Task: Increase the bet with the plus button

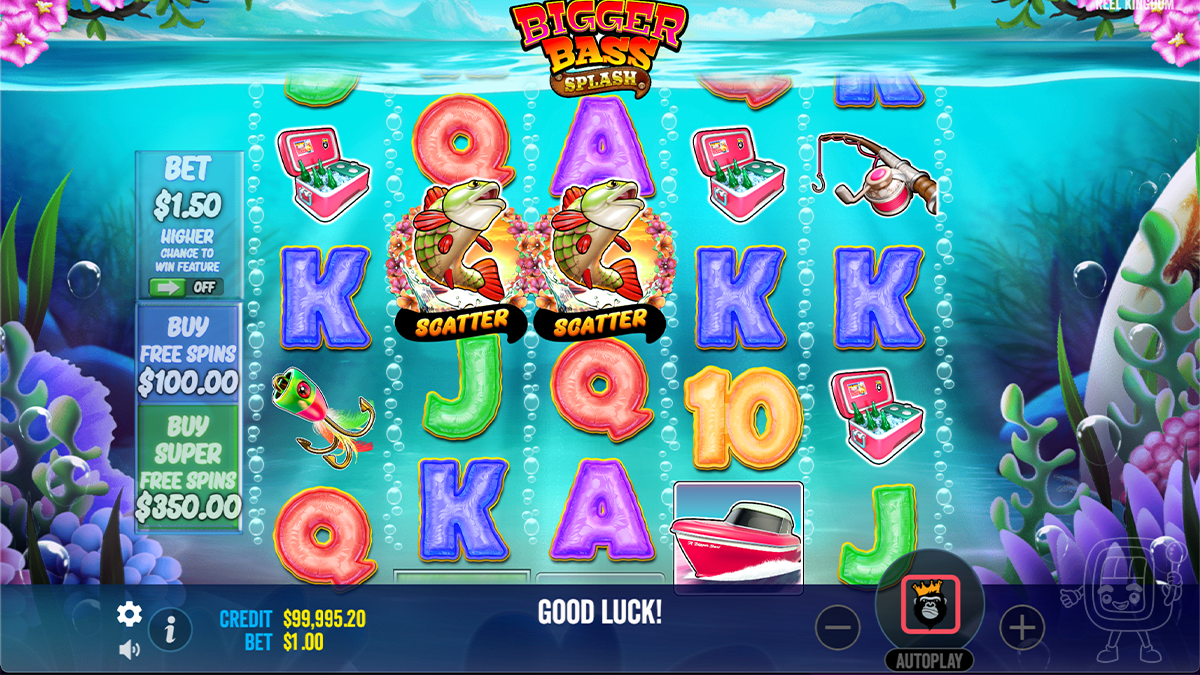Action: [x=1021, y=628]
